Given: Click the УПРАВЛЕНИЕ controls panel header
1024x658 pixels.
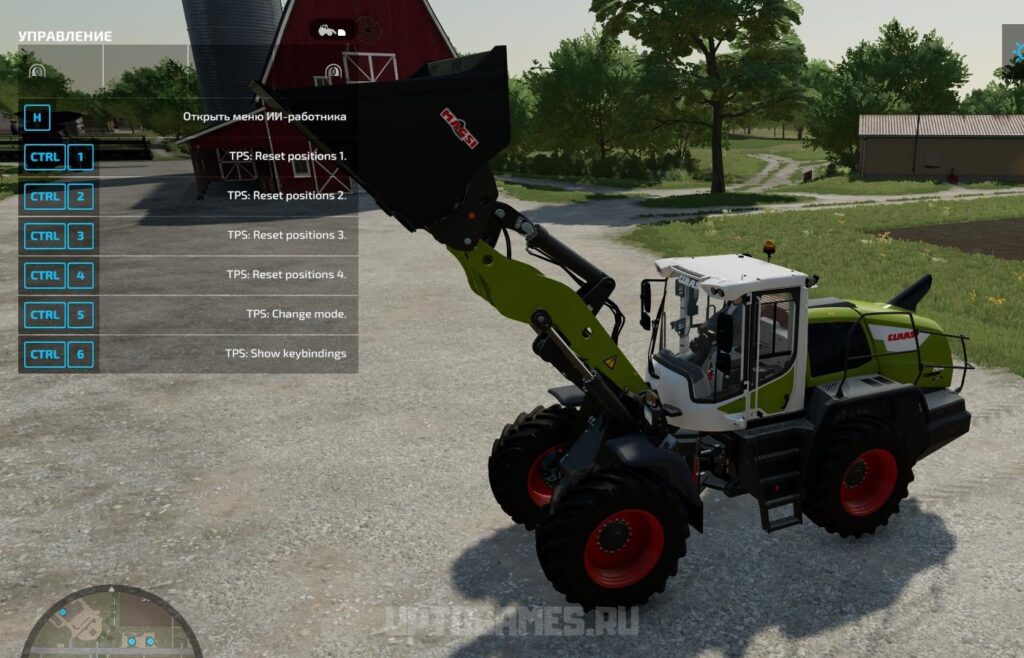Looking at the screenshot, I should click(x=65, y=36).
